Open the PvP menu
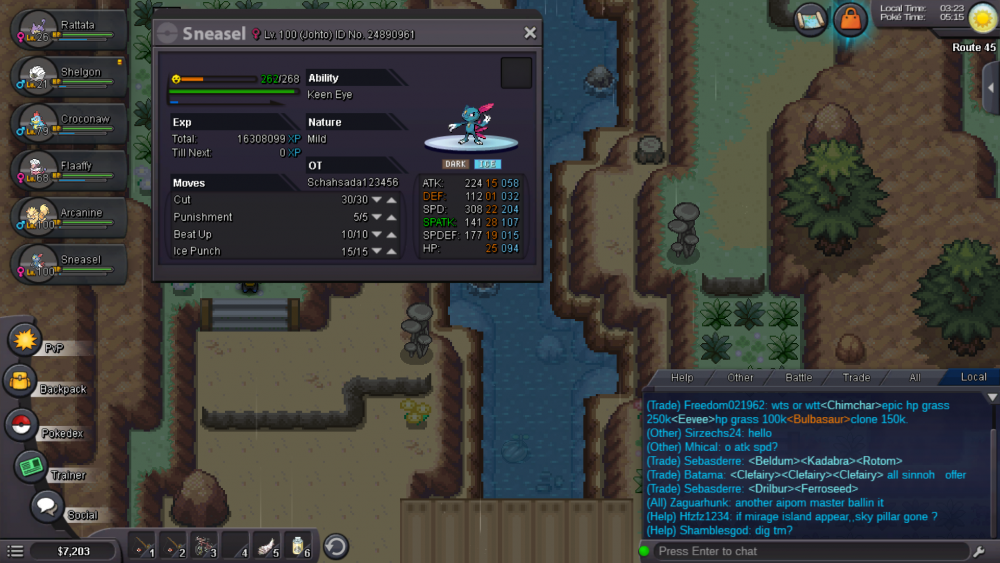Image resolution: width=1000 pixels, height=563 pixels. coord(24,339)
